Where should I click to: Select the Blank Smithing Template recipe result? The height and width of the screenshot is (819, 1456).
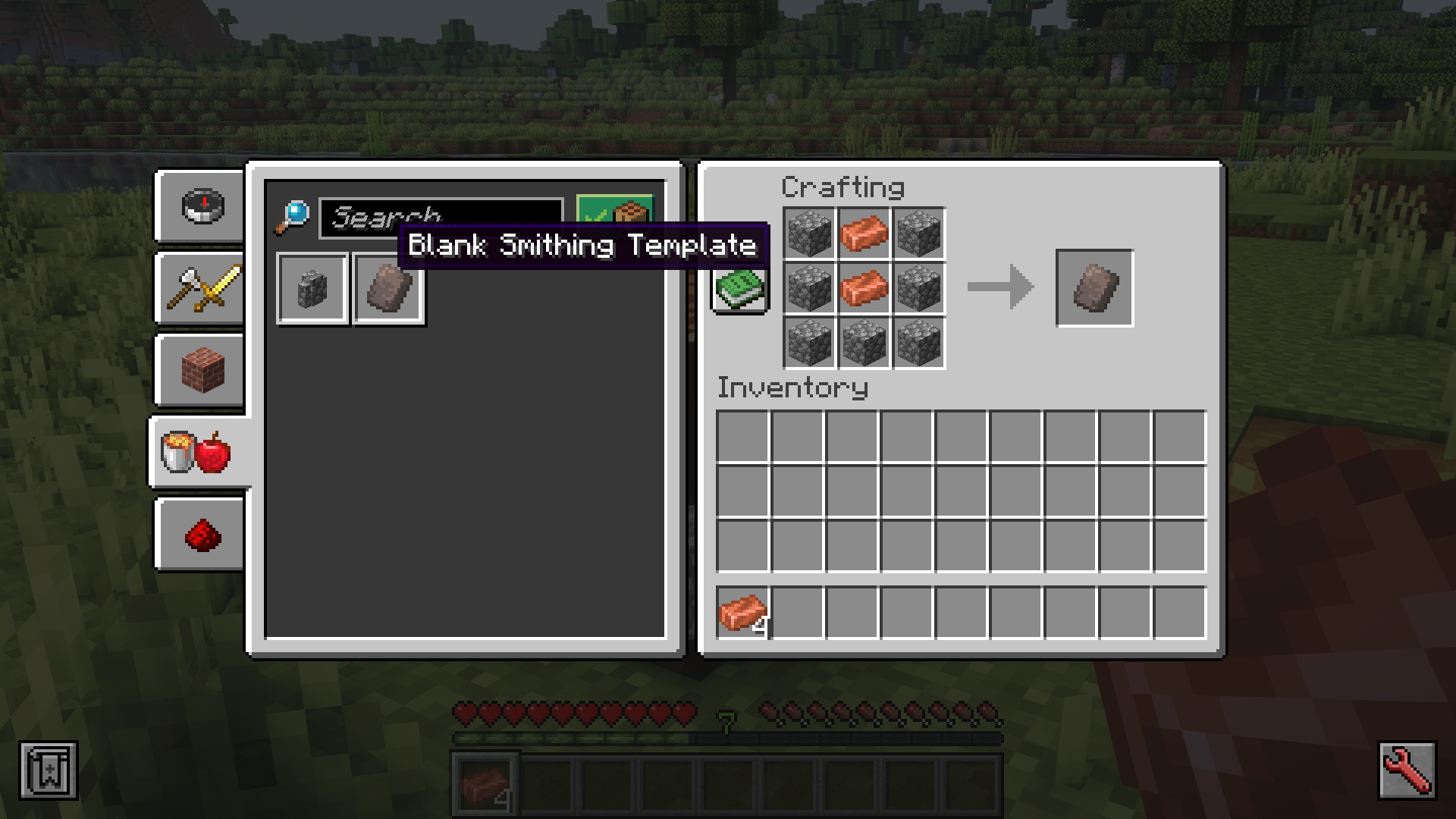point(388,288)
